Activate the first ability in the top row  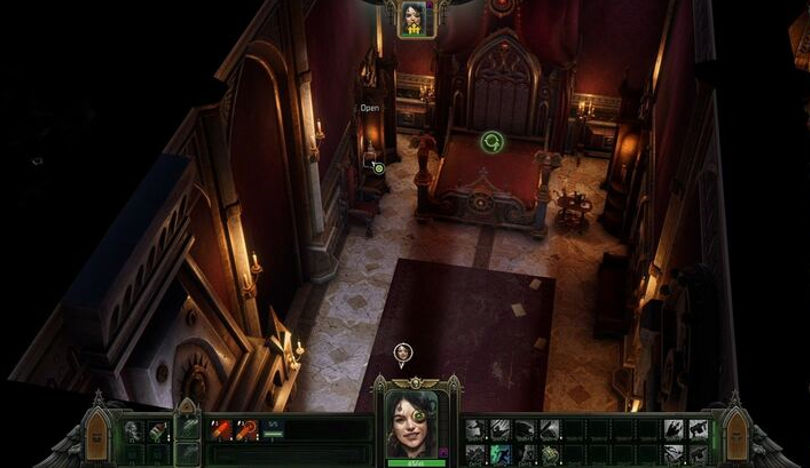click(x=475, y=429)
